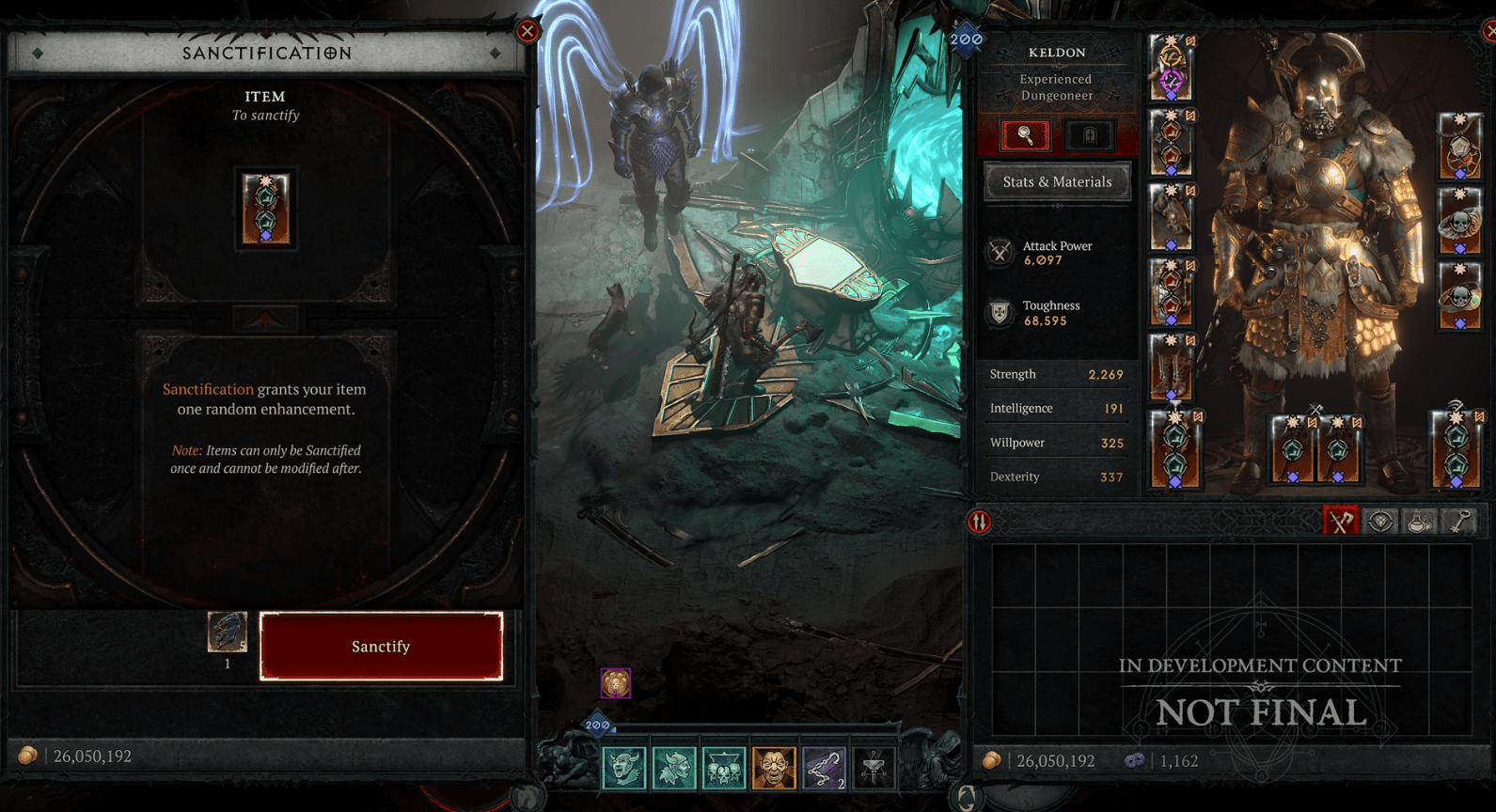Image resolution: width=1496 pixels, height=812 pixels.
Task: Click the red sort inventory button
Action: pyautogui.click(x=979, y=522)
